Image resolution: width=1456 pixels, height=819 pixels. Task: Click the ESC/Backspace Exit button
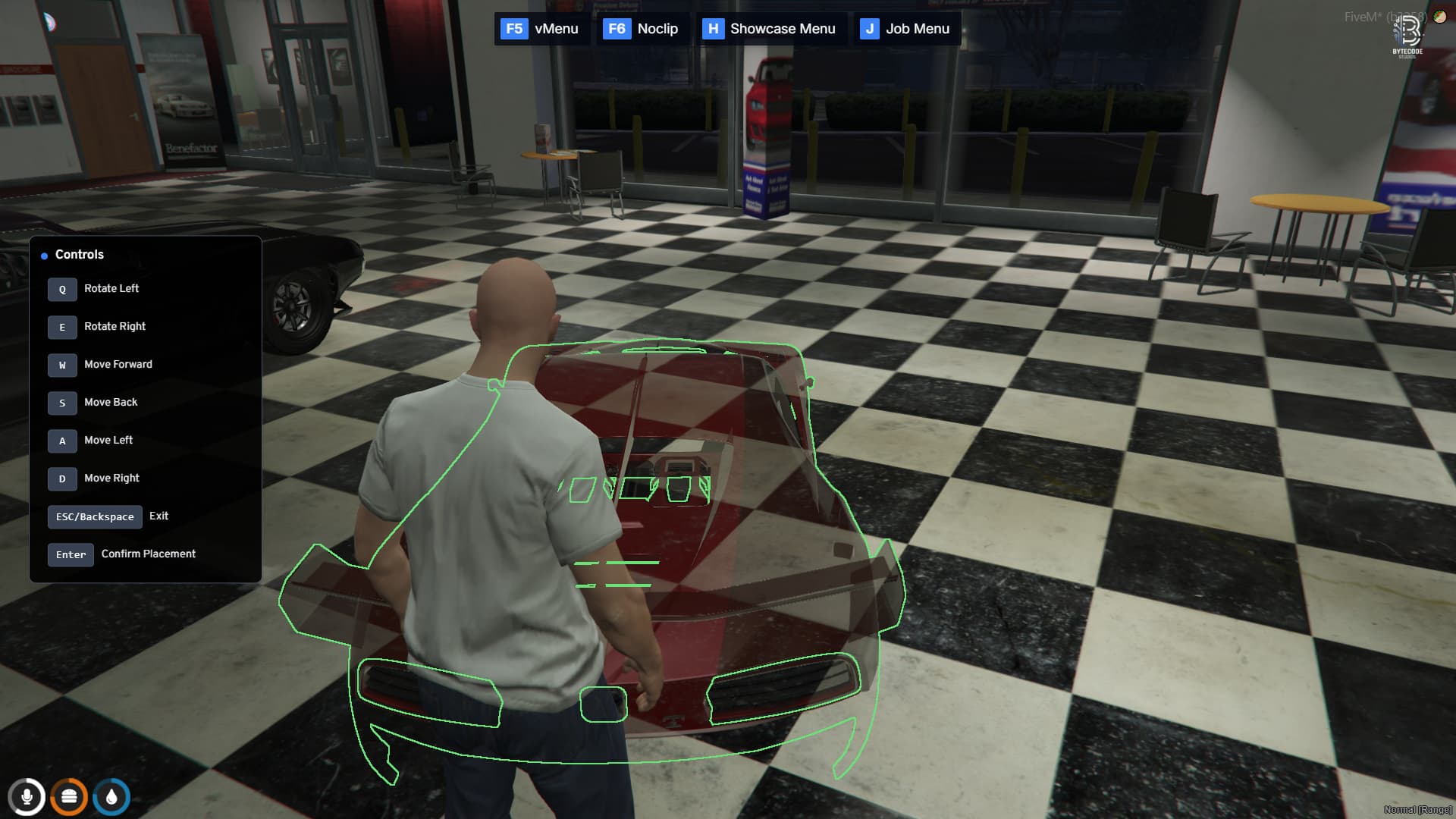pos(95,516)
